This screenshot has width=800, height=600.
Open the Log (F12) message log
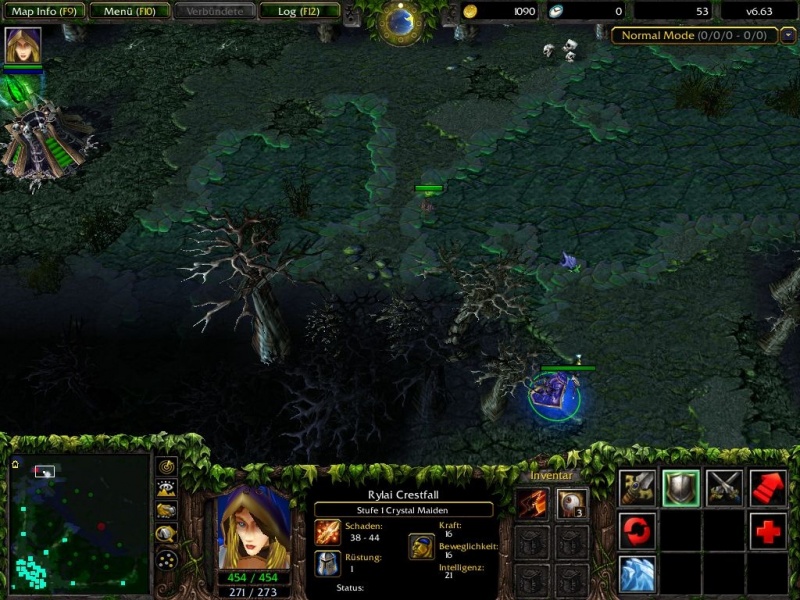[x=299, y=11]
